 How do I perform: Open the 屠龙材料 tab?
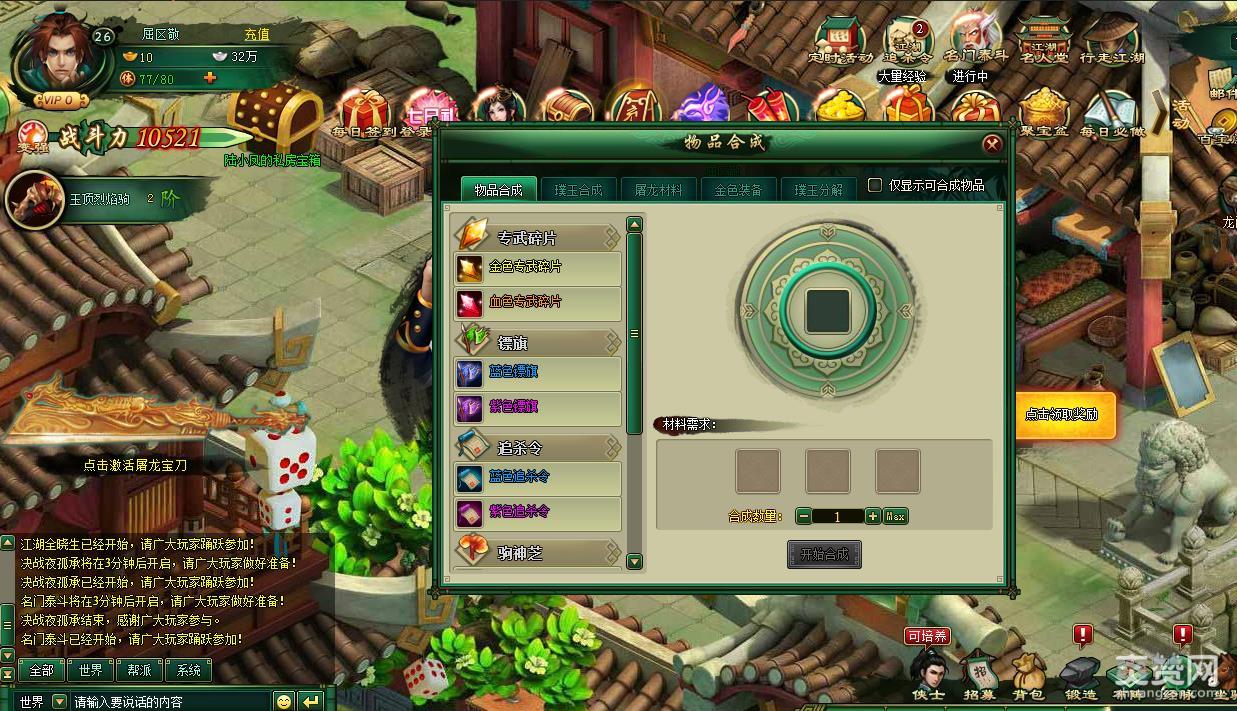[659, 189]
